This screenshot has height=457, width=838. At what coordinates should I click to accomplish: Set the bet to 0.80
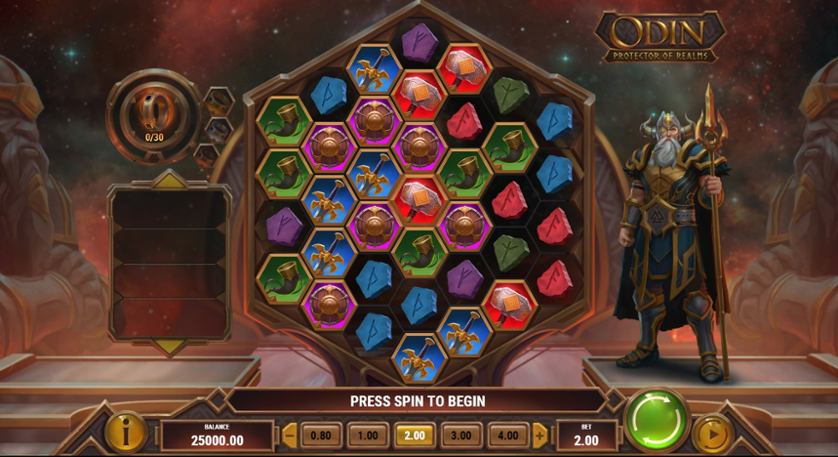319,435
